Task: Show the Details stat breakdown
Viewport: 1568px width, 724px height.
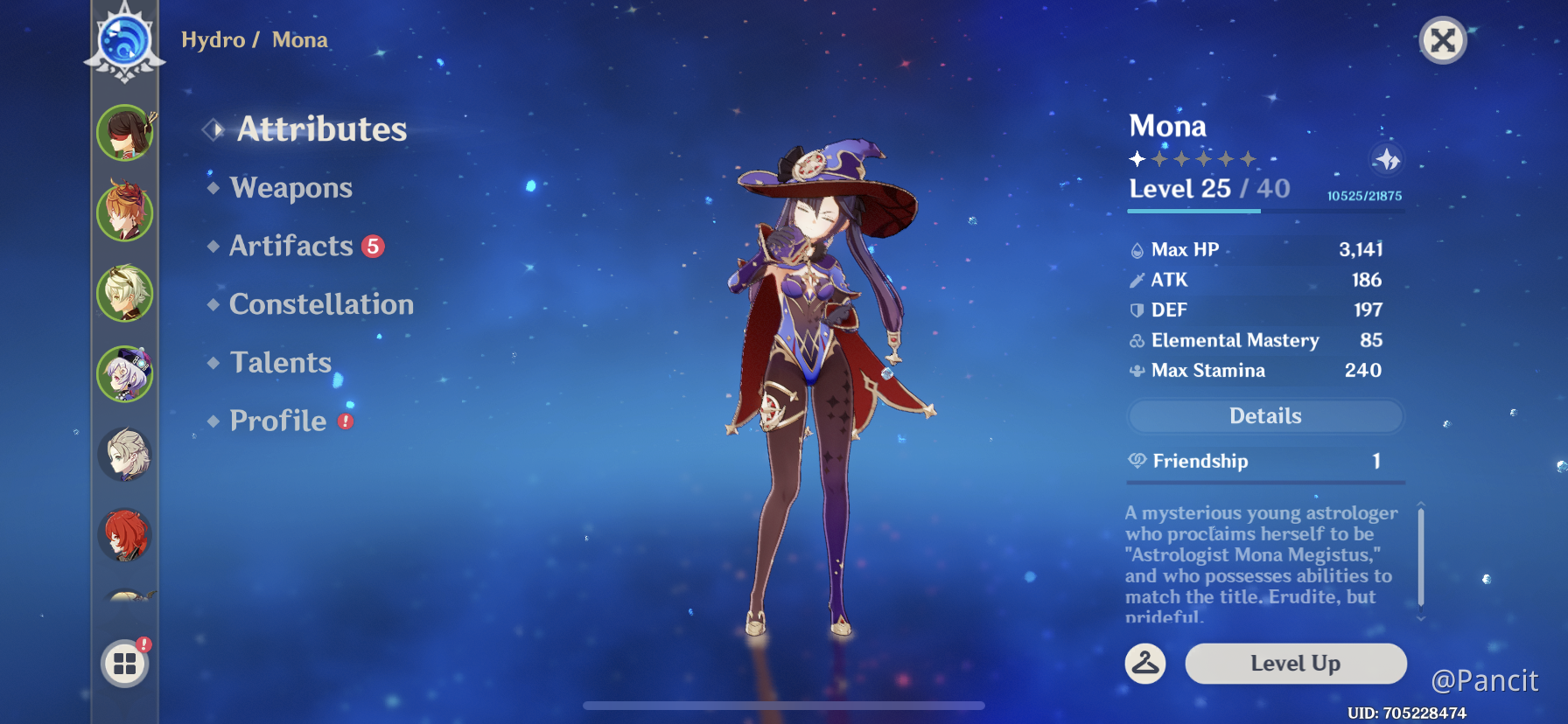Action: (1265, 416)
